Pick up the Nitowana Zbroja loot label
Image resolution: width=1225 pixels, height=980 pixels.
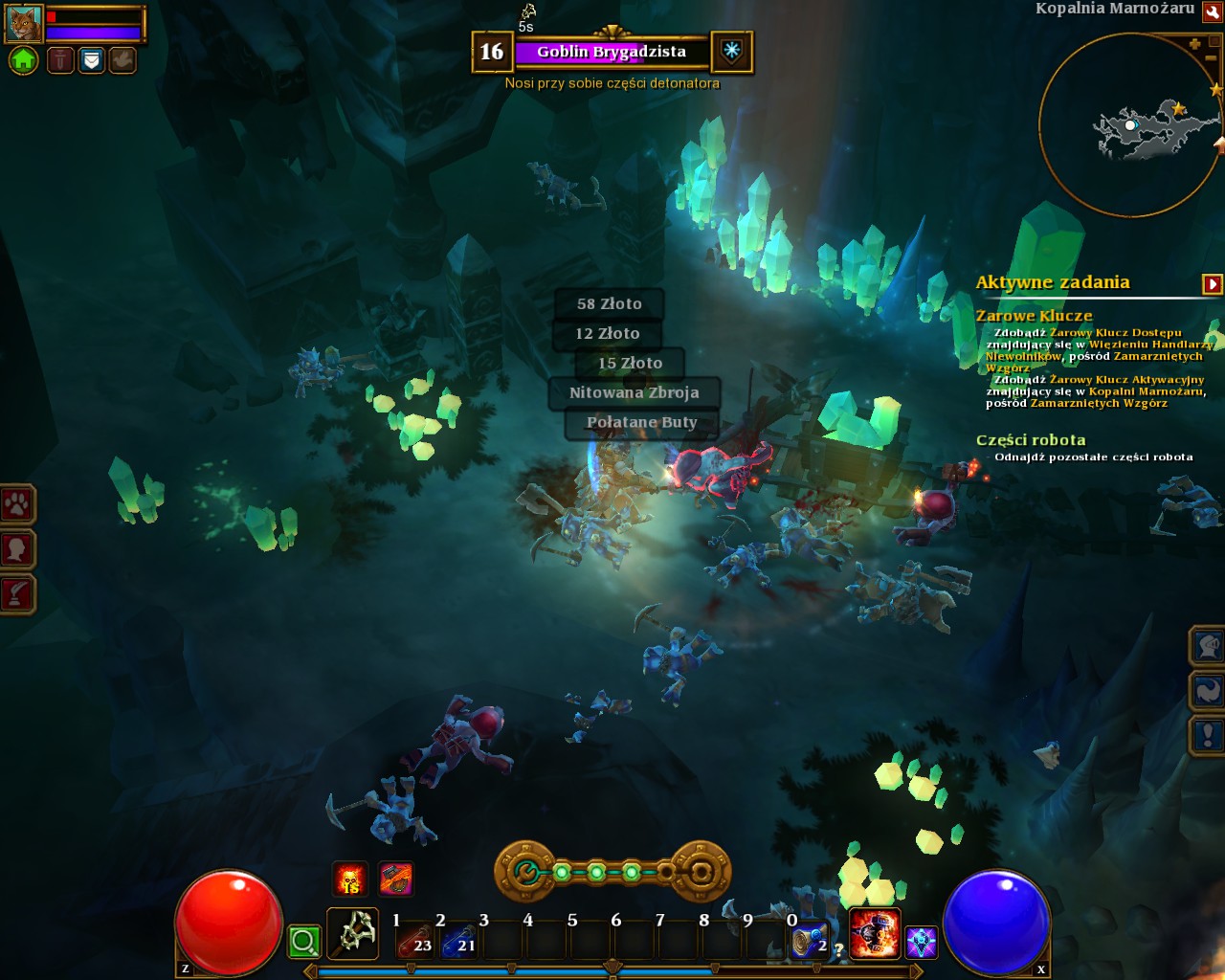[x=634, y=392]
